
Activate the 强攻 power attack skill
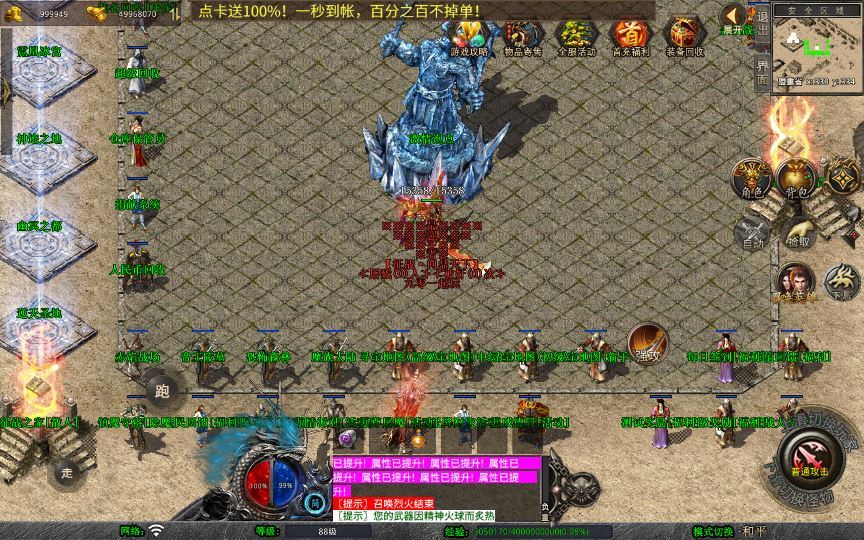647,343
